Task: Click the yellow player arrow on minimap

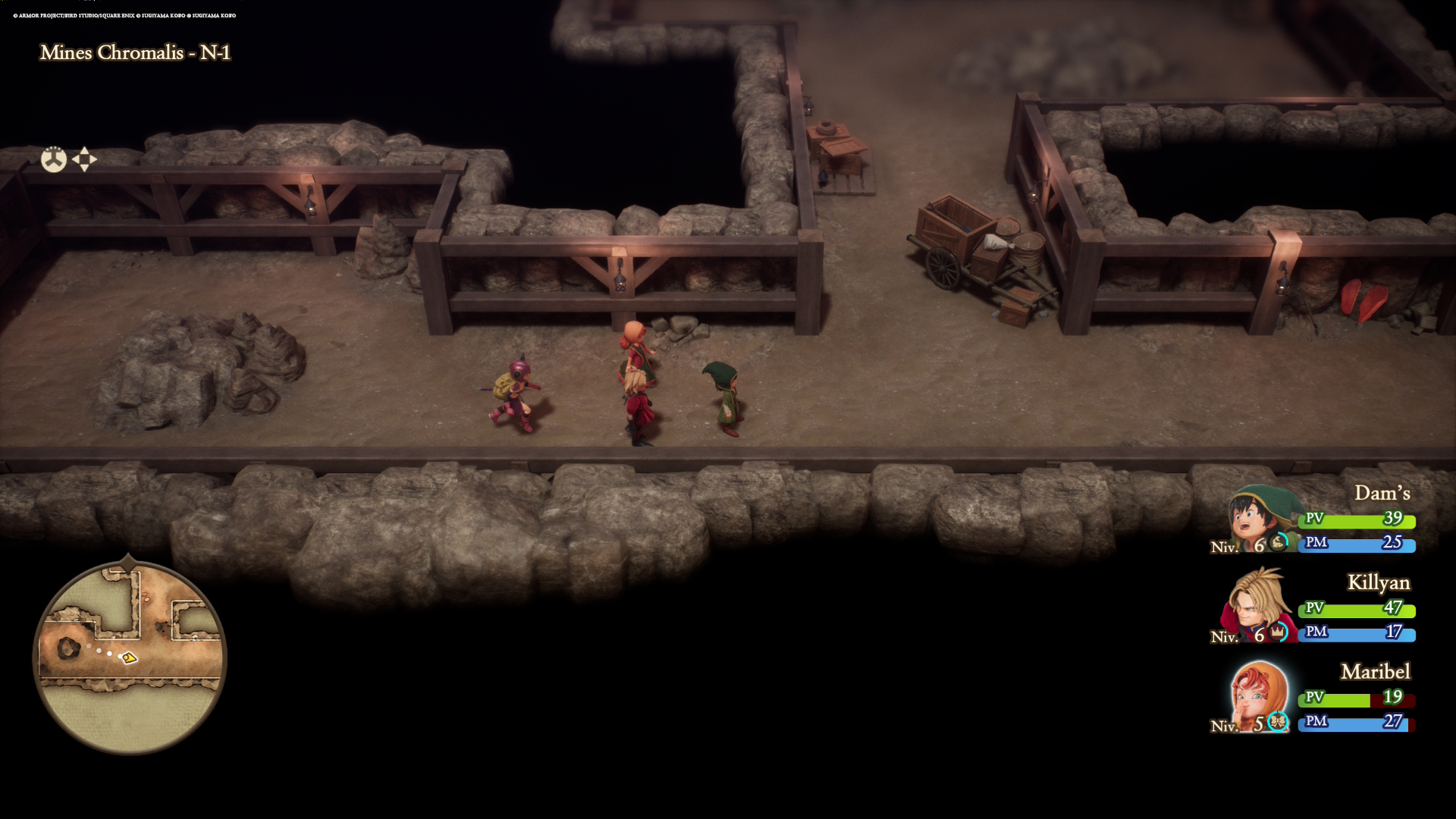Action: coord(129,657)
